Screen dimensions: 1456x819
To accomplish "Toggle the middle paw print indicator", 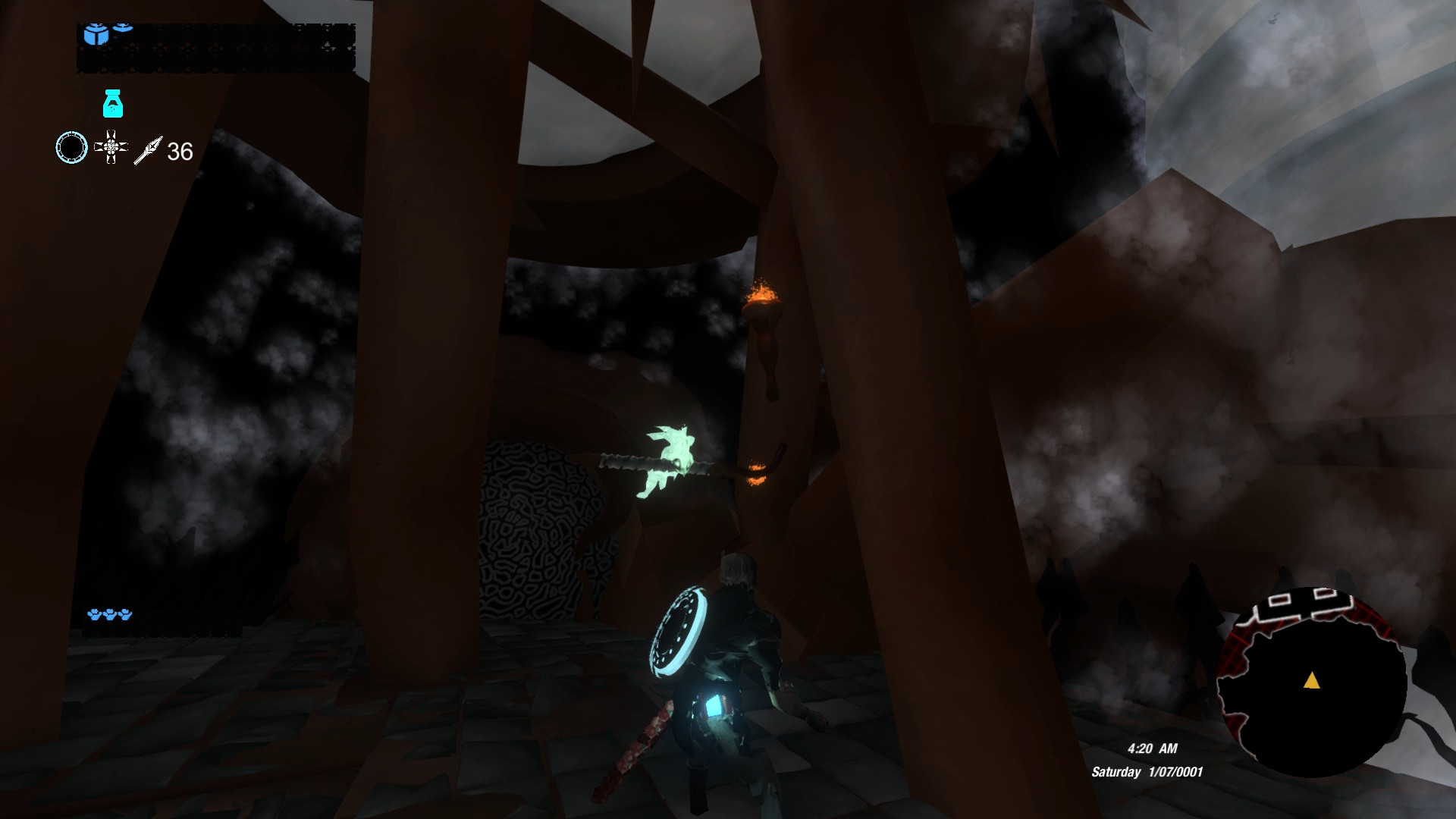I will [x=111, y=614].
